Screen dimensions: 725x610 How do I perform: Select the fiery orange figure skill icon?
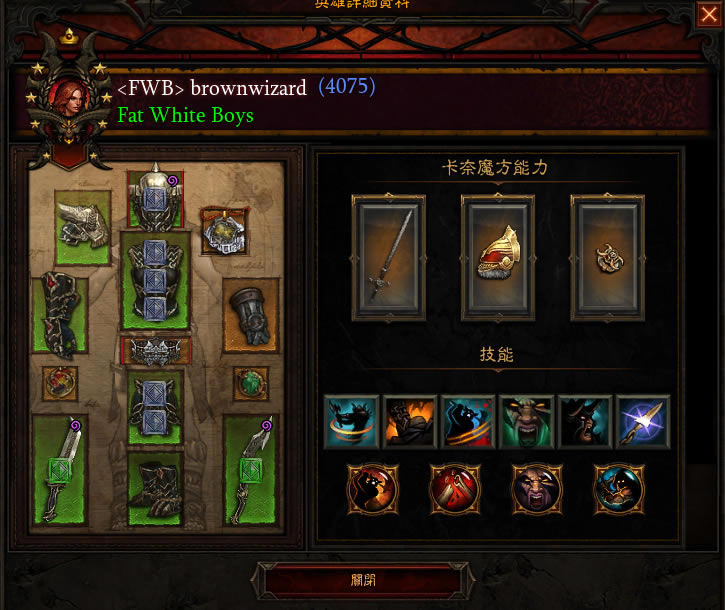(x=409, y=421)
